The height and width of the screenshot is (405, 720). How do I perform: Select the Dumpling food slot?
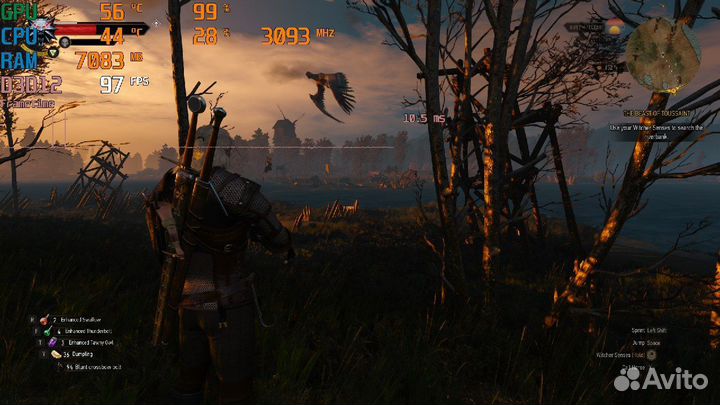point(56,354)
